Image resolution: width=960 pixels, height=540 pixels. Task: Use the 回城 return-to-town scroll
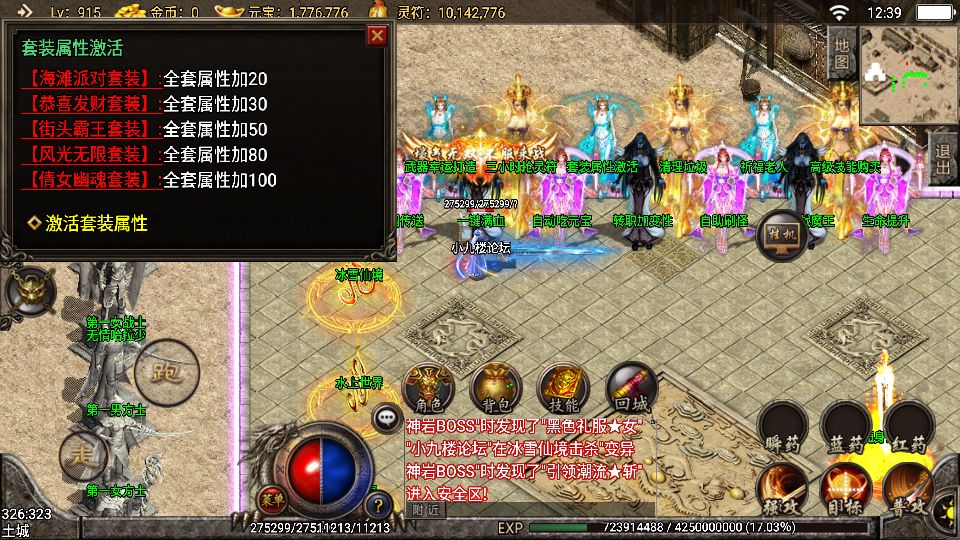point(630,390)
